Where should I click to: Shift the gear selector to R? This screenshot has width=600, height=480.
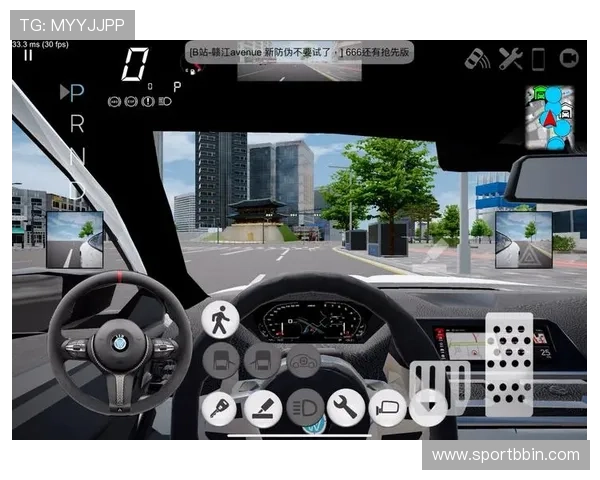(77, 126)
